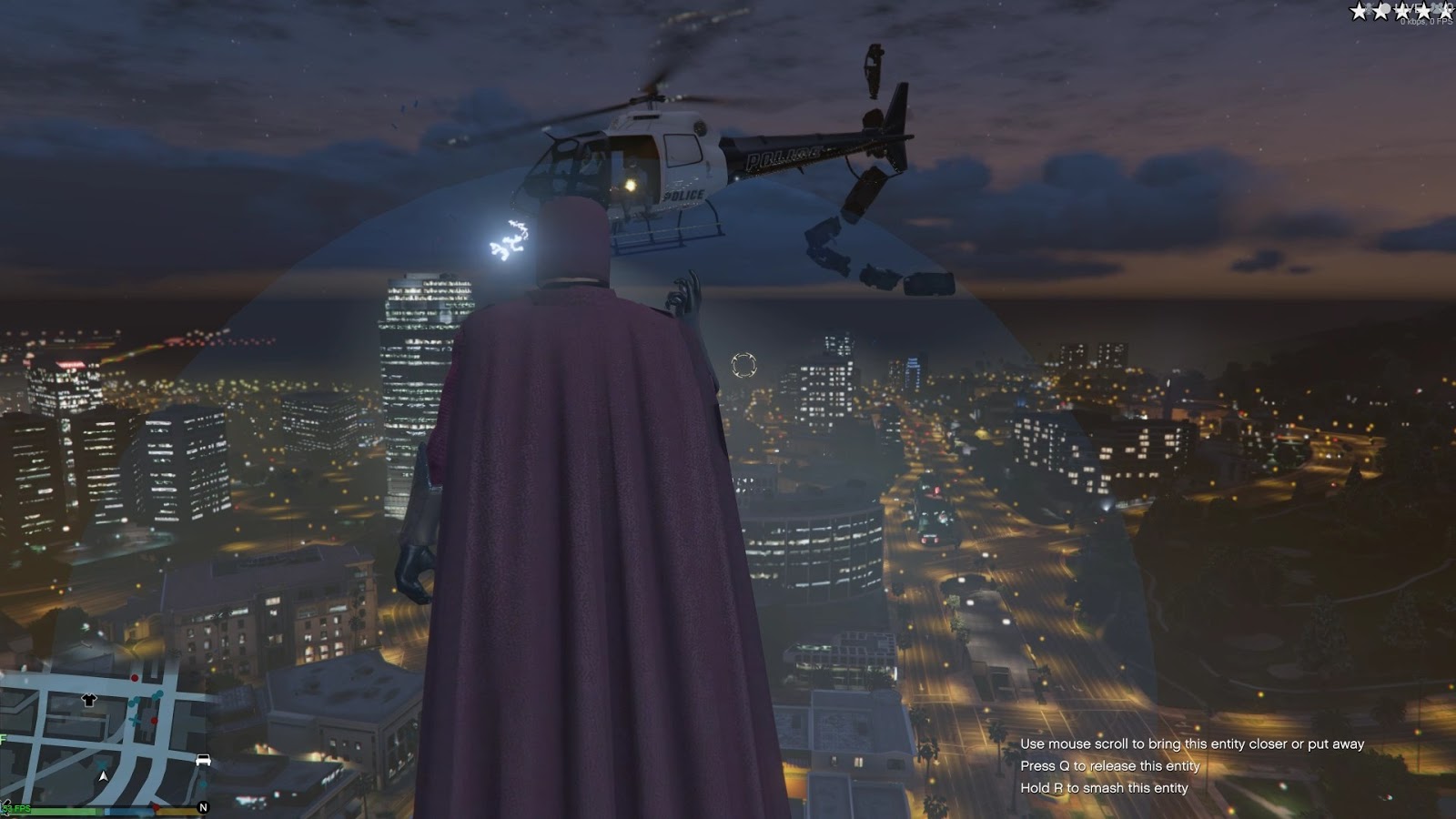Click the North compass indicator on minimap
Image resolution: width=1456 pixels, height=819 pixels.
(204, 807)
